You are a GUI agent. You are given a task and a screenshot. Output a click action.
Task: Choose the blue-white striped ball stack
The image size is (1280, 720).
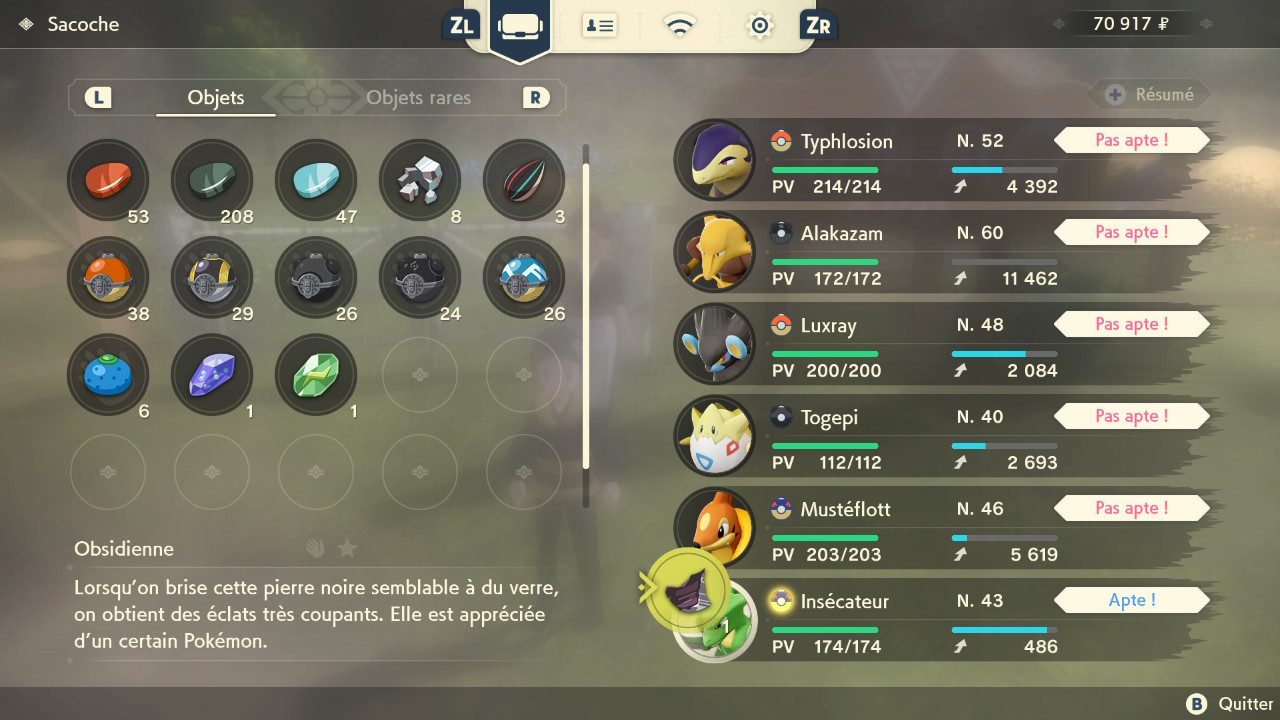pos(524,277)
